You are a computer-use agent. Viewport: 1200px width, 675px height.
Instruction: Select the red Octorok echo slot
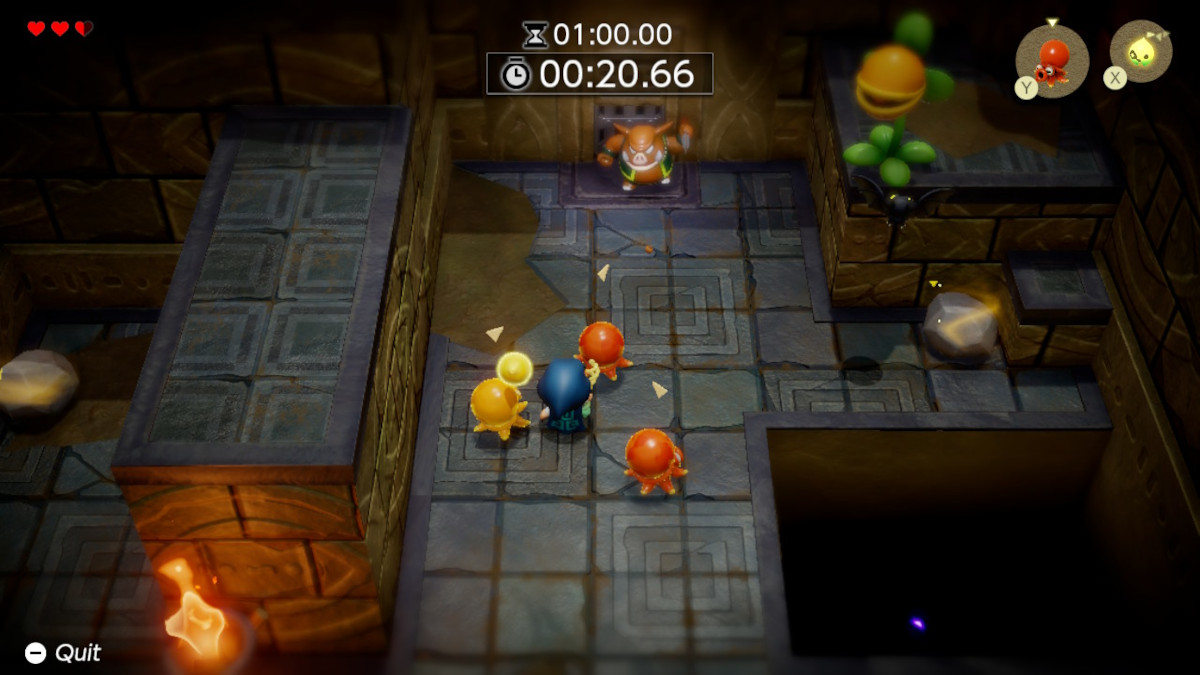[1052, 59]
